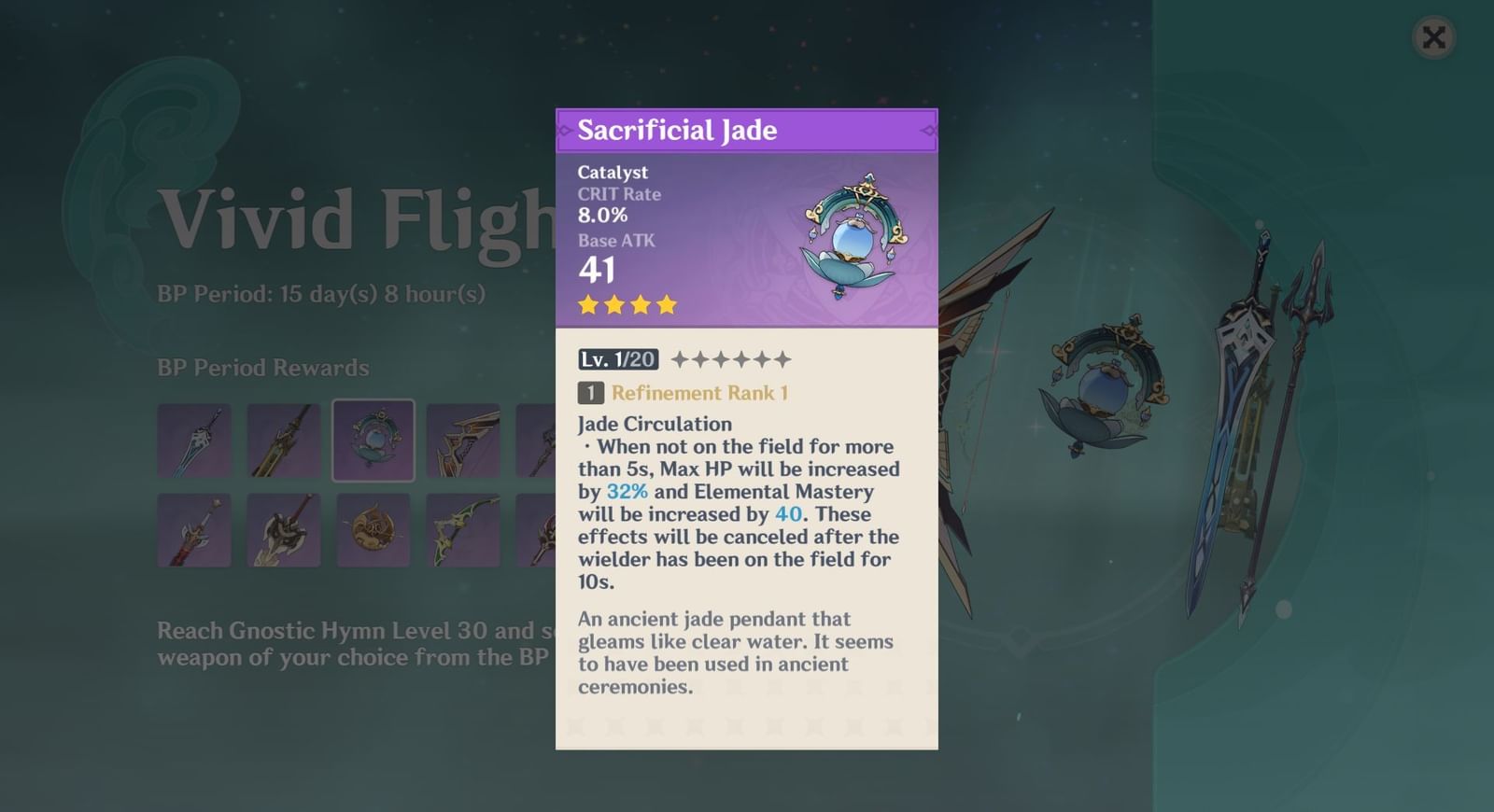The height and width of the screenshot is (812, 1494).
Task: Click the Sacrificial Jade title banner
Action: click(x=746, y=131)
